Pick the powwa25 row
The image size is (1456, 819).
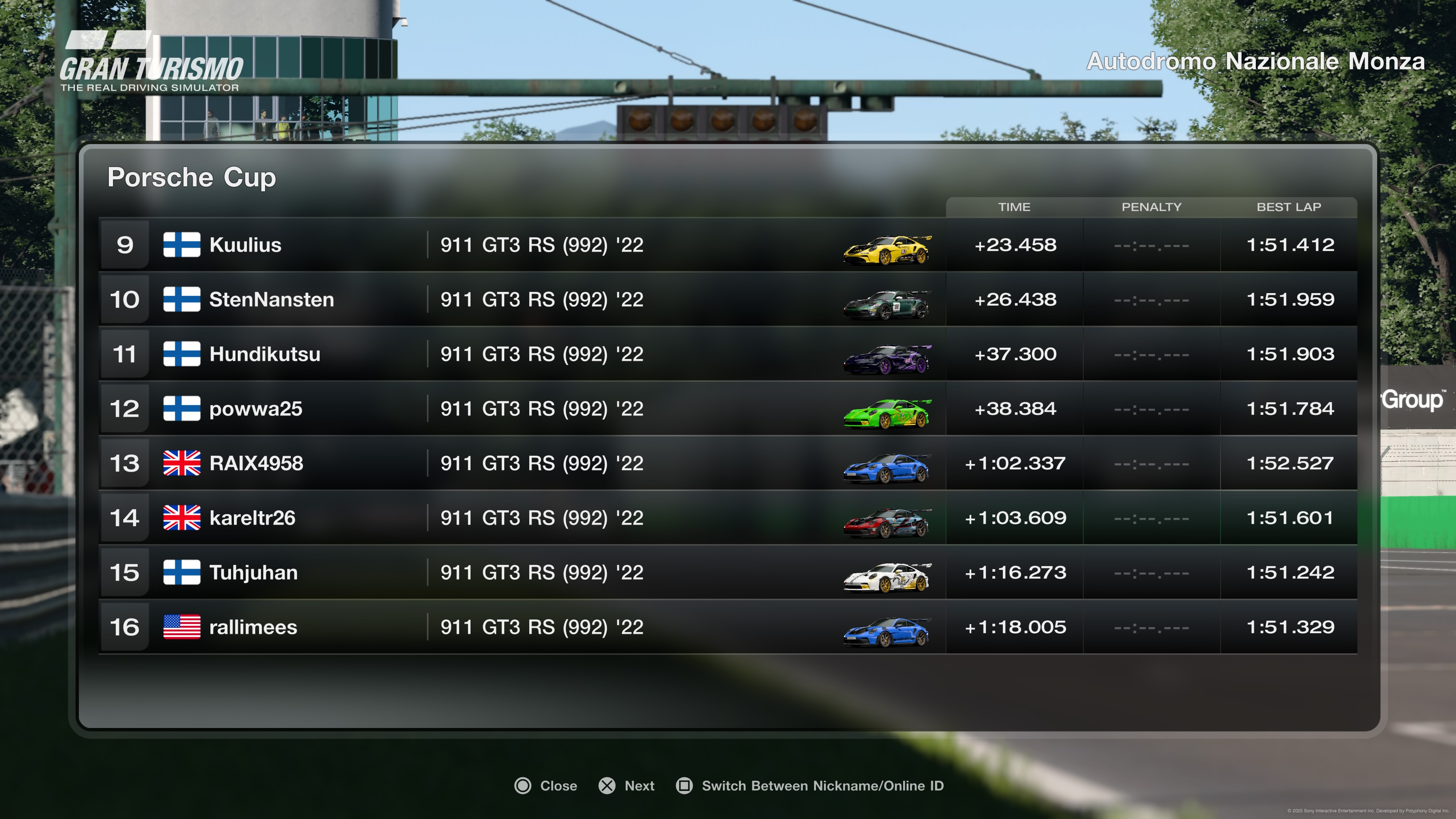pyautogui.click(x=256, y=409)
